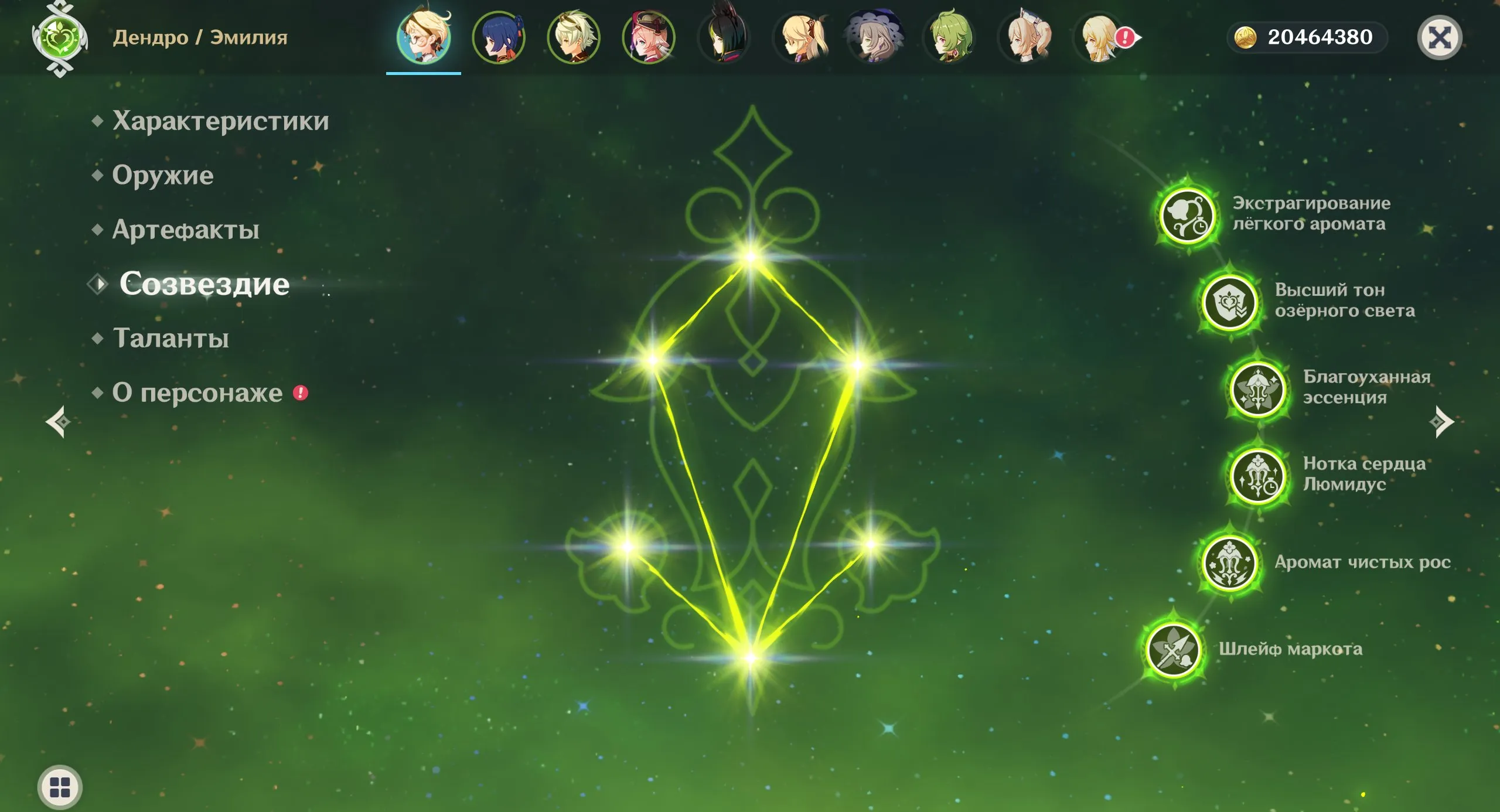Click the glowing top star on the constellation chart
The width and height of the screenshot is (1500, 812).
click(751, 257)
